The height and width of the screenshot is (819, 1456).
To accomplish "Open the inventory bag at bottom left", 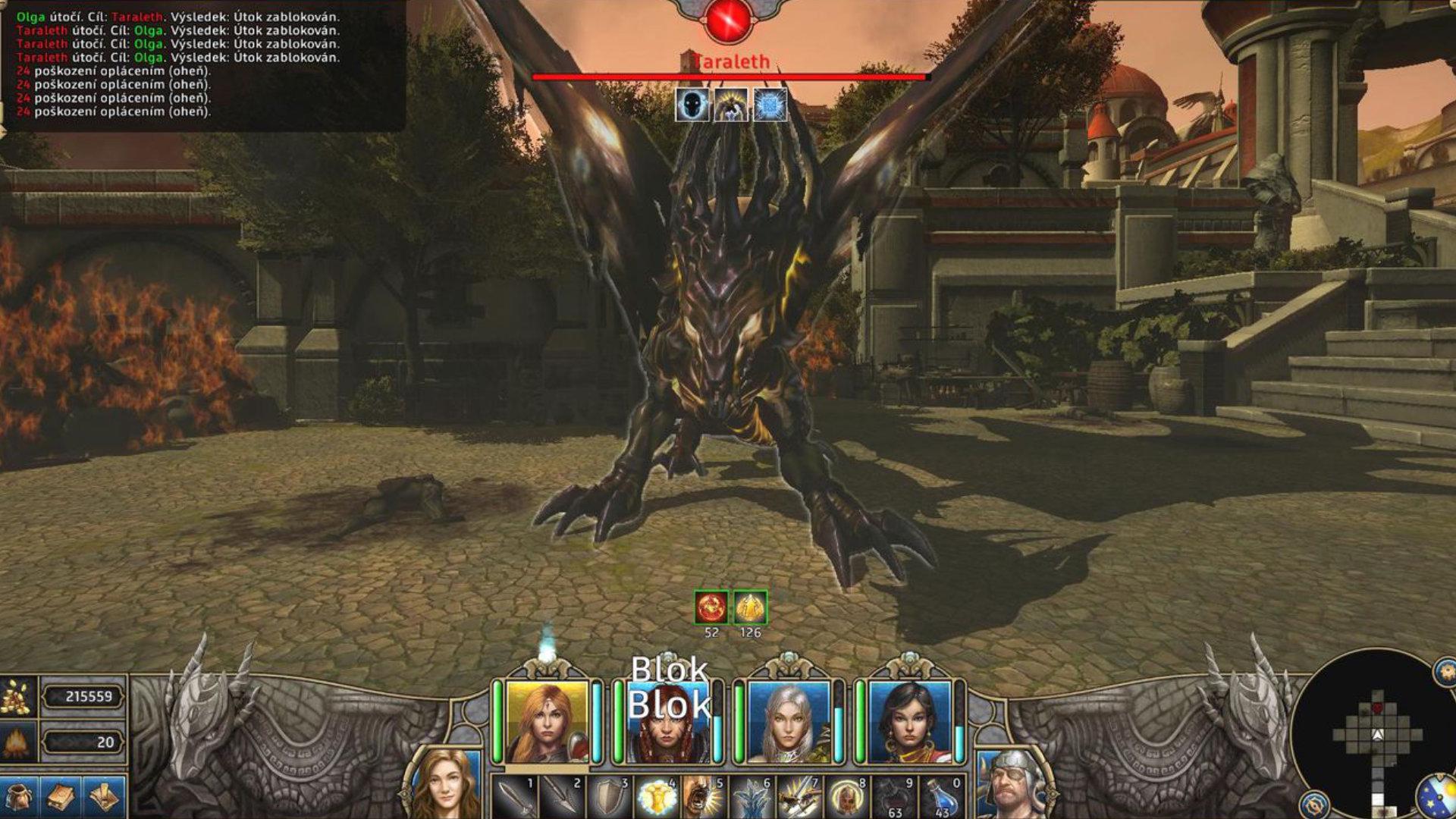I will (x=18, y=797).
